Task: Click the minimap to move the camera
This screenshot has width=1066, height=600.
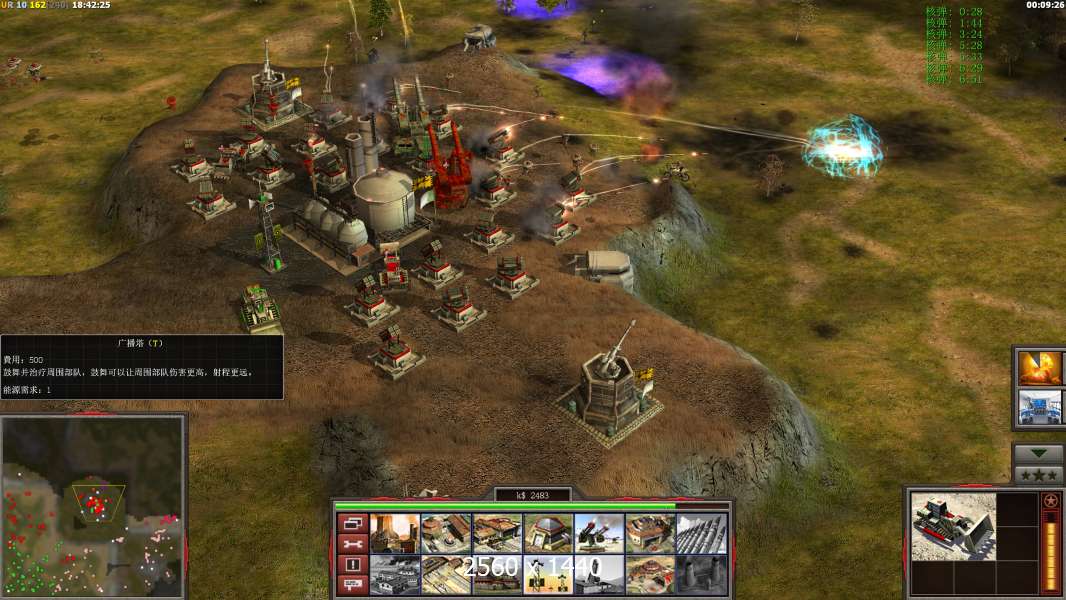Action: (x=93, y=507)
